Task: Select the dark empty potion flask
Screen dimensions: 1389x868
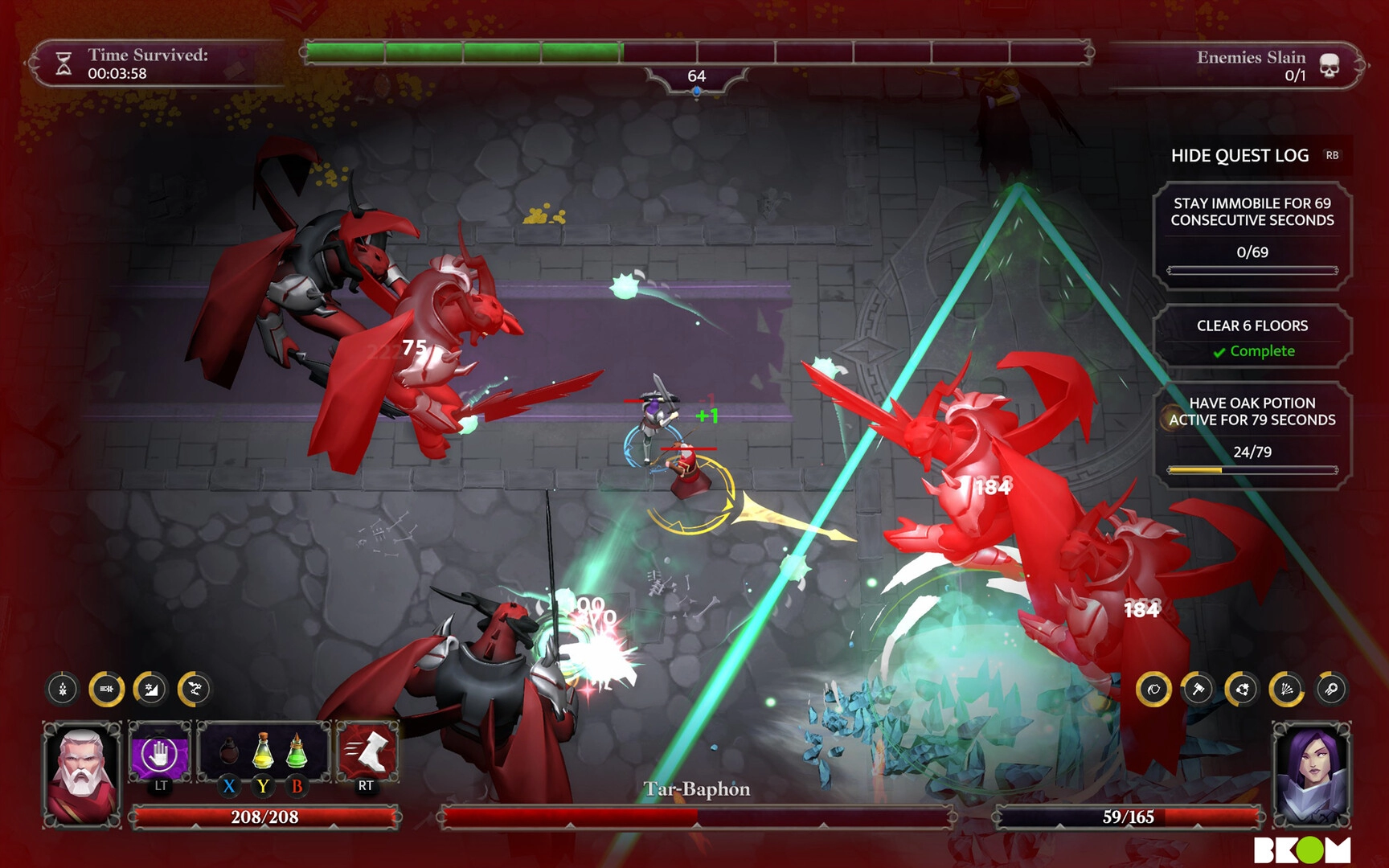Action: coord(229,753)
